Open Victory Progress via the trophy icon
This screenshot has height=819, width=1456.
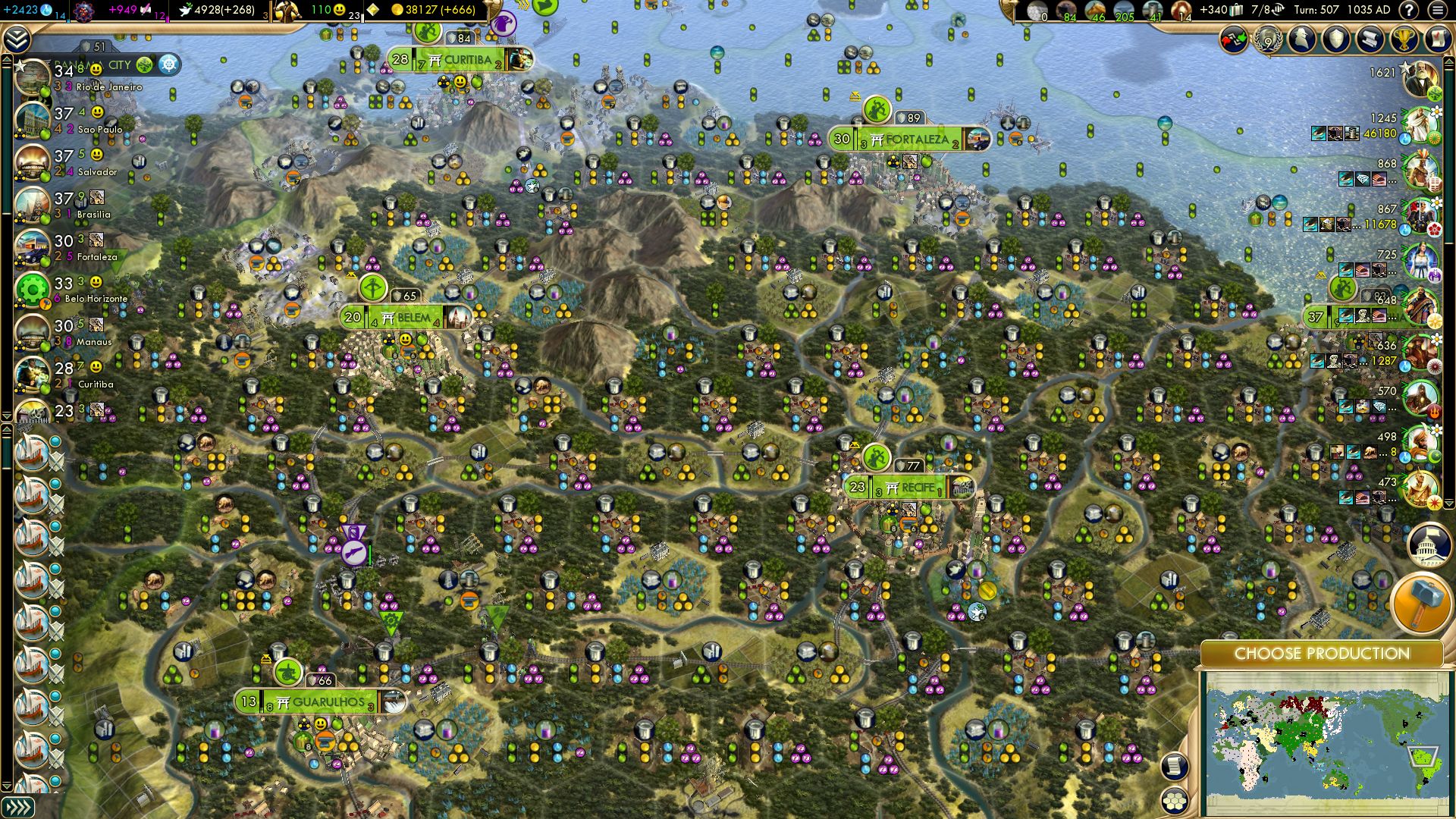[x=1405, y=38]
